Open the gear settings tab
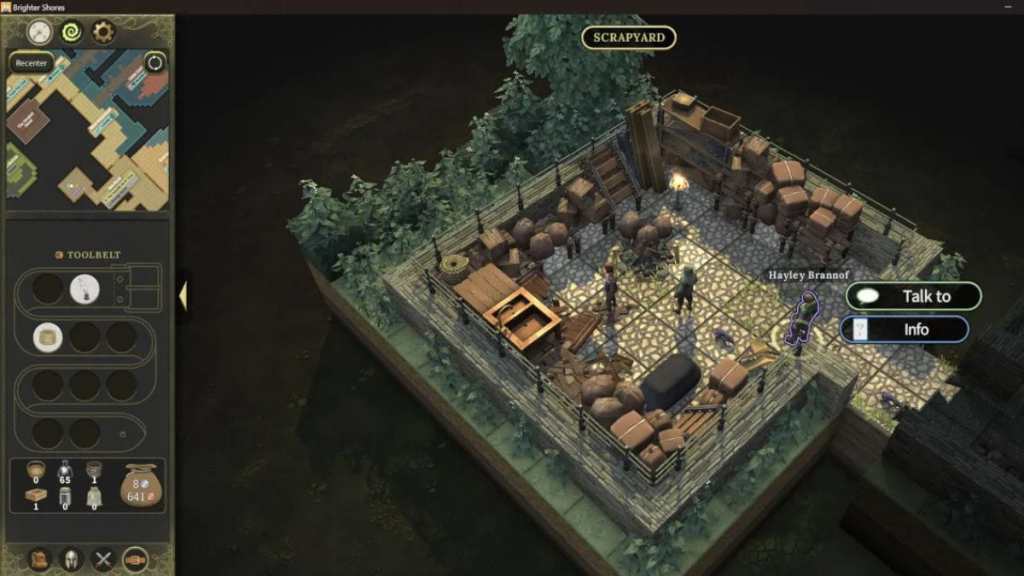 coord(104,33)
